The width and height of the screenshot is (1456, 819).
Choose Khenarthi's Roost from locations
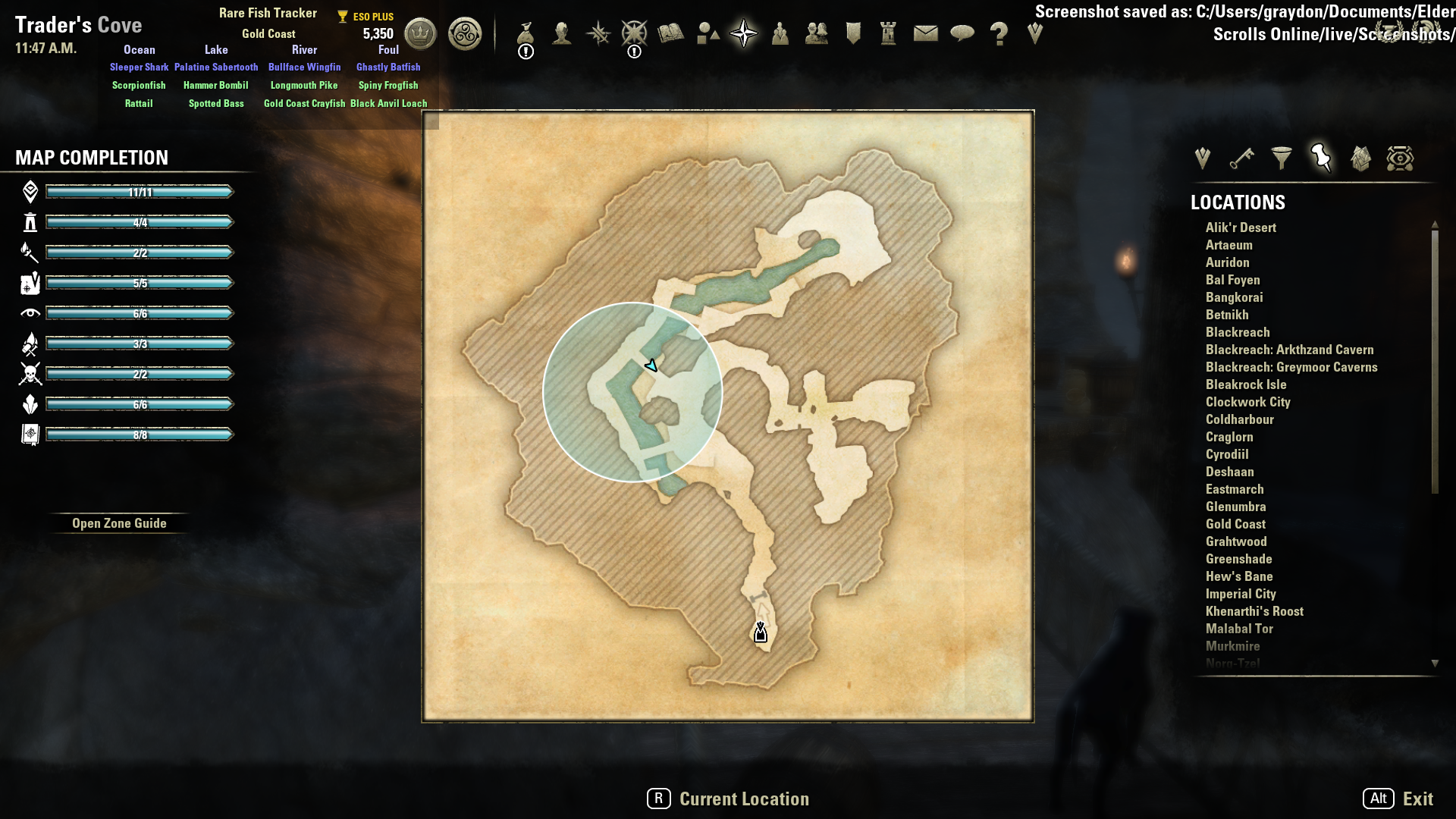[1254, 611]
